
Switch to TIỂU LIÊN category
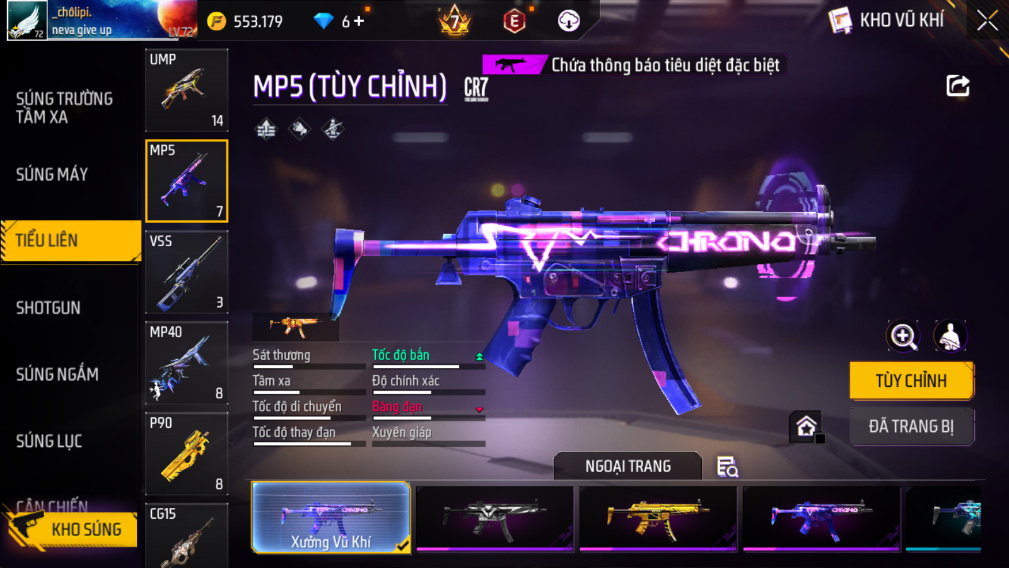pyautogui.click(x=70, y=241)
